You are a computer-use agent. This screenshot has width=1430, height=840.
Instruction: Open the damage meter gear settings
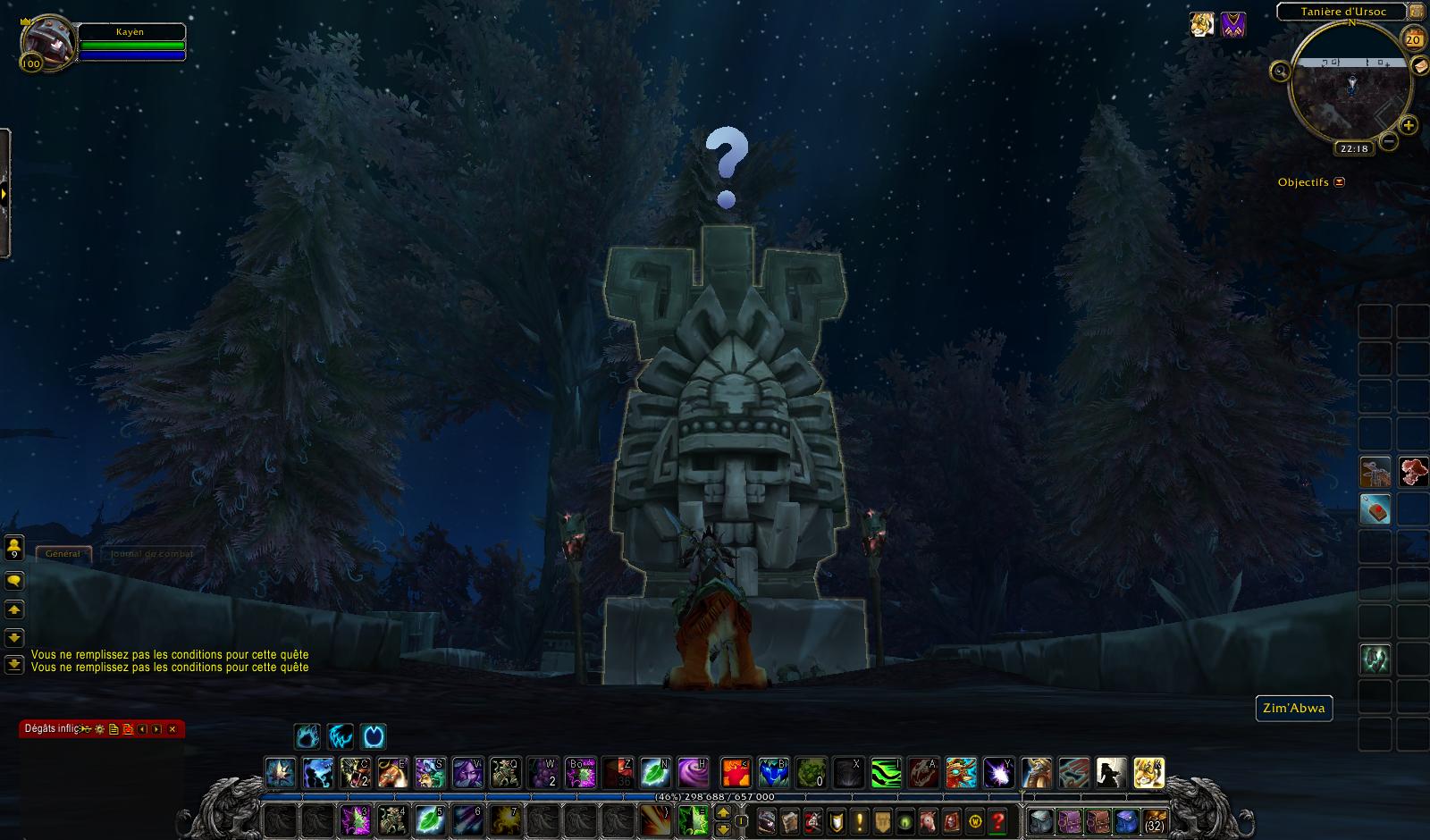pyautogui.click(x=99, y=729)
